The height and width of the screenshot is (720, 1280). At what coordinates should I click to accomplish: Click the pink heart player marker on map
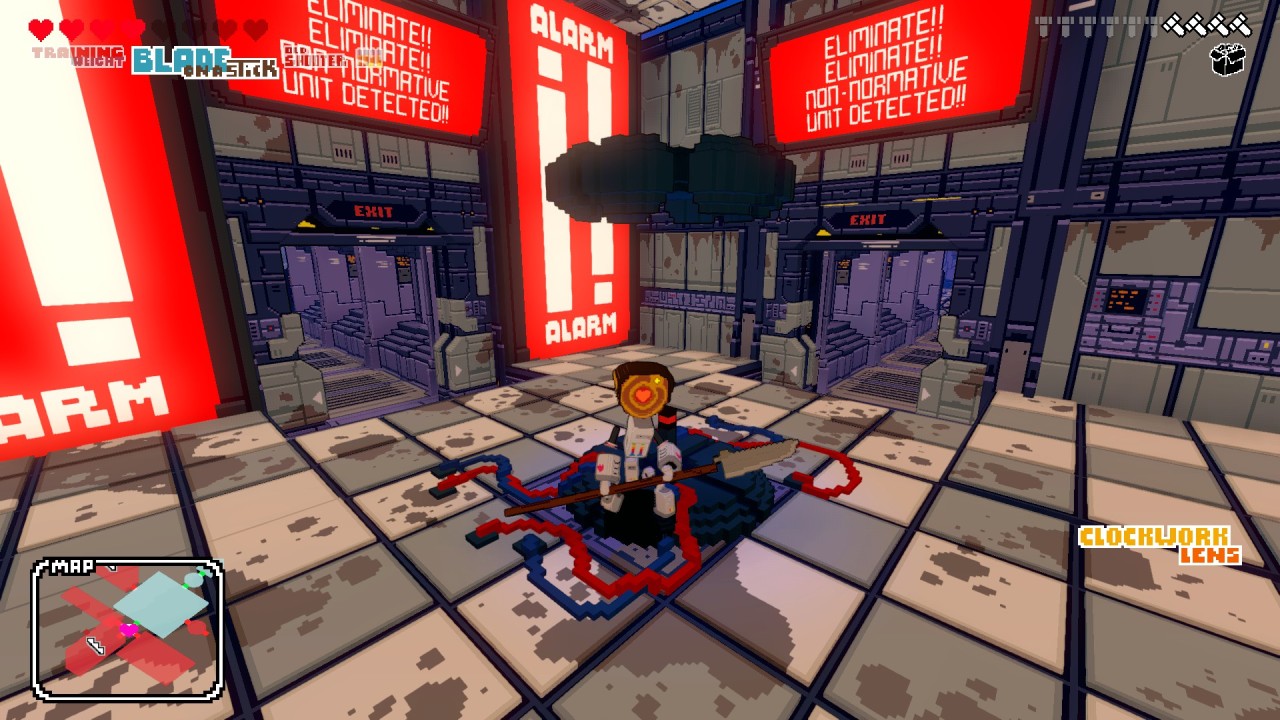[129, 630]
